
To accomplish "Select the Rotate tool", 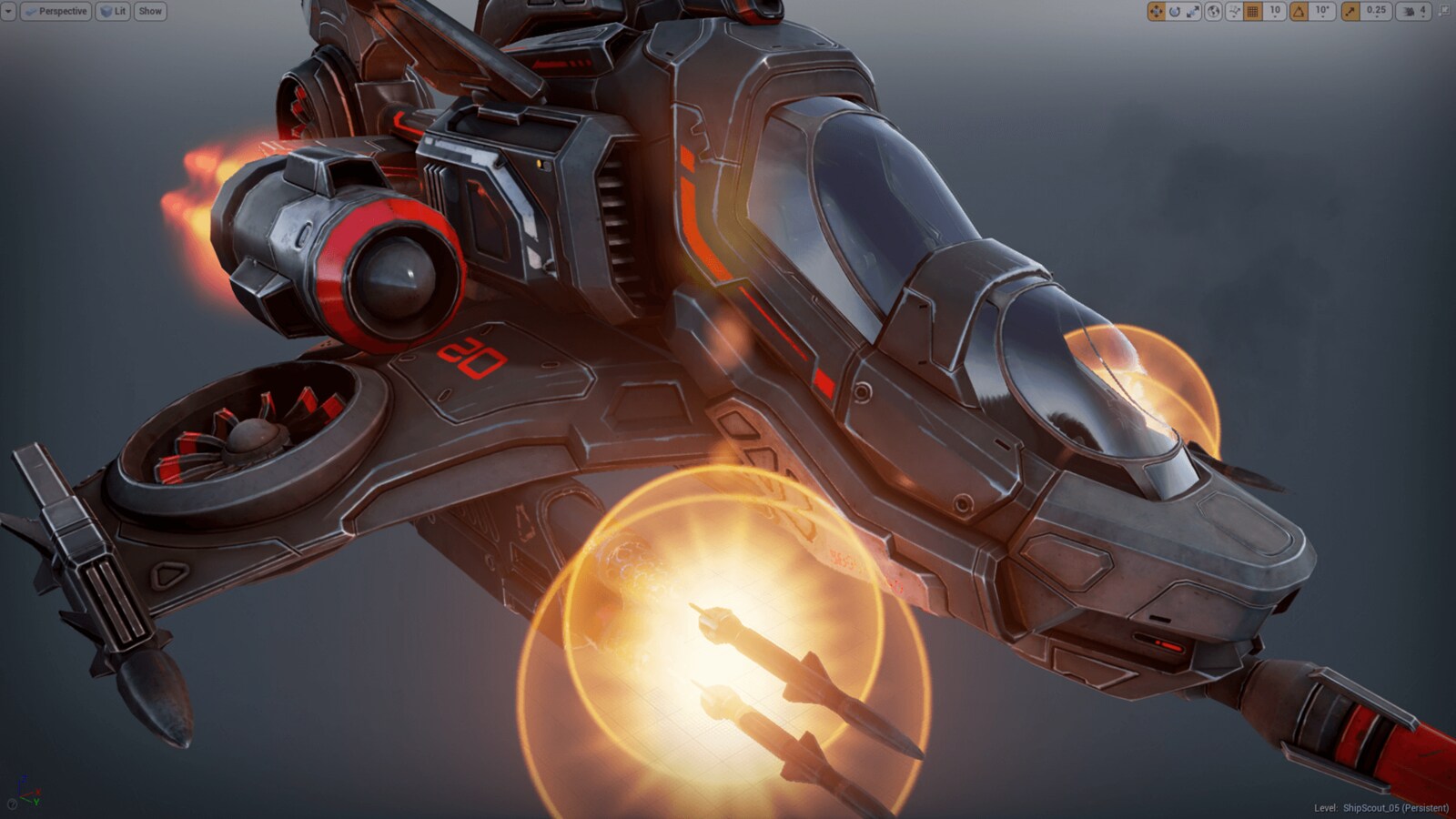I will (1176, 11).
